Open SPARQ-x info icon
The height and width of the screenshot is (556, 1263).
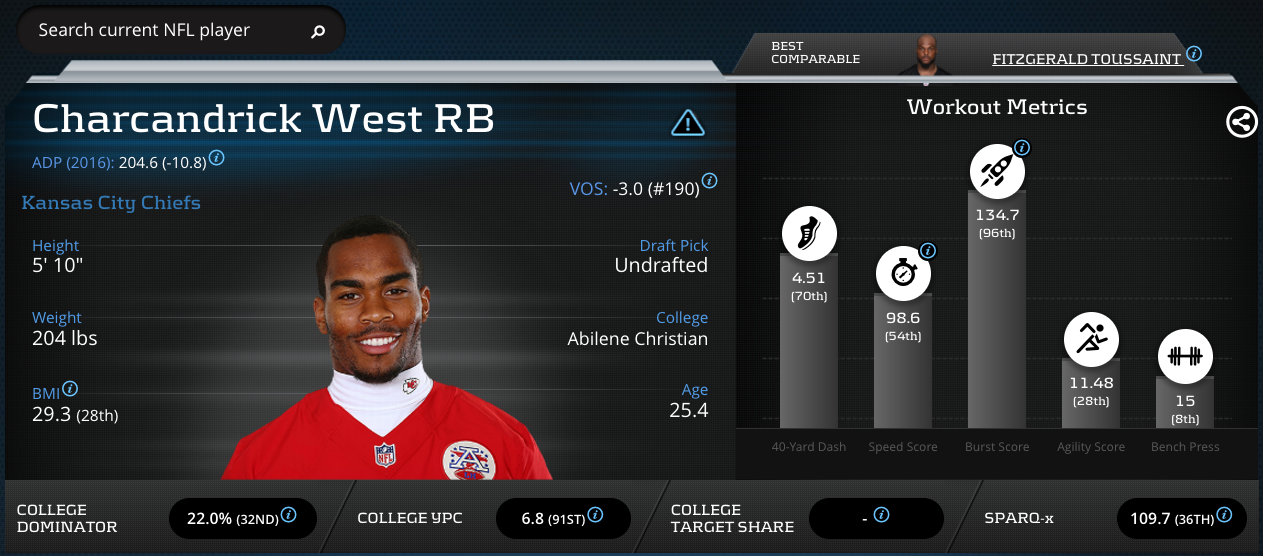[x=1226, y=515]
